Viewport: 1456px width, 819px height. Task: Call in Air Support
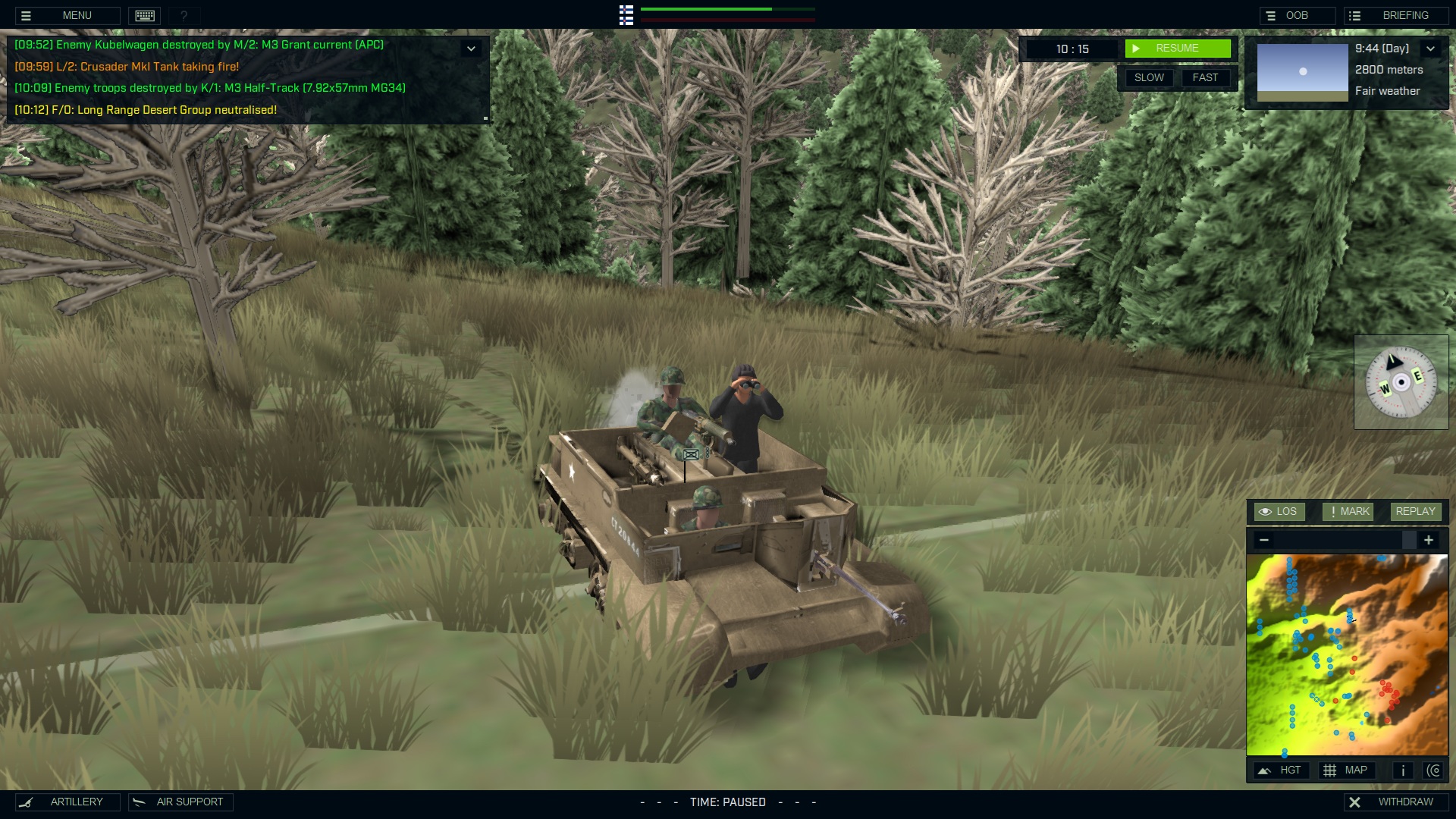tap(179, 802)
